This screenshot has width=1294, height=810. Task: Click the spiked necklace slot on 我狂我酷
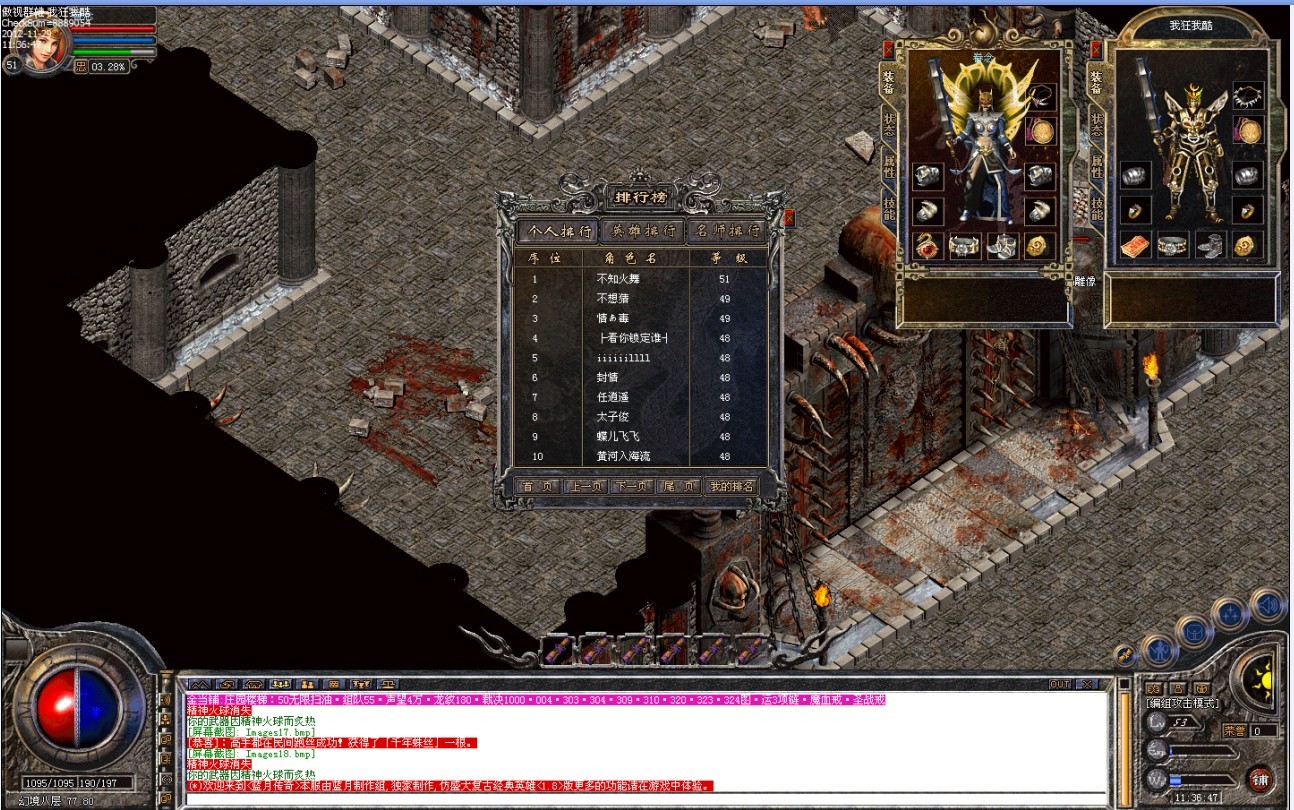[x=1247, y=95]
